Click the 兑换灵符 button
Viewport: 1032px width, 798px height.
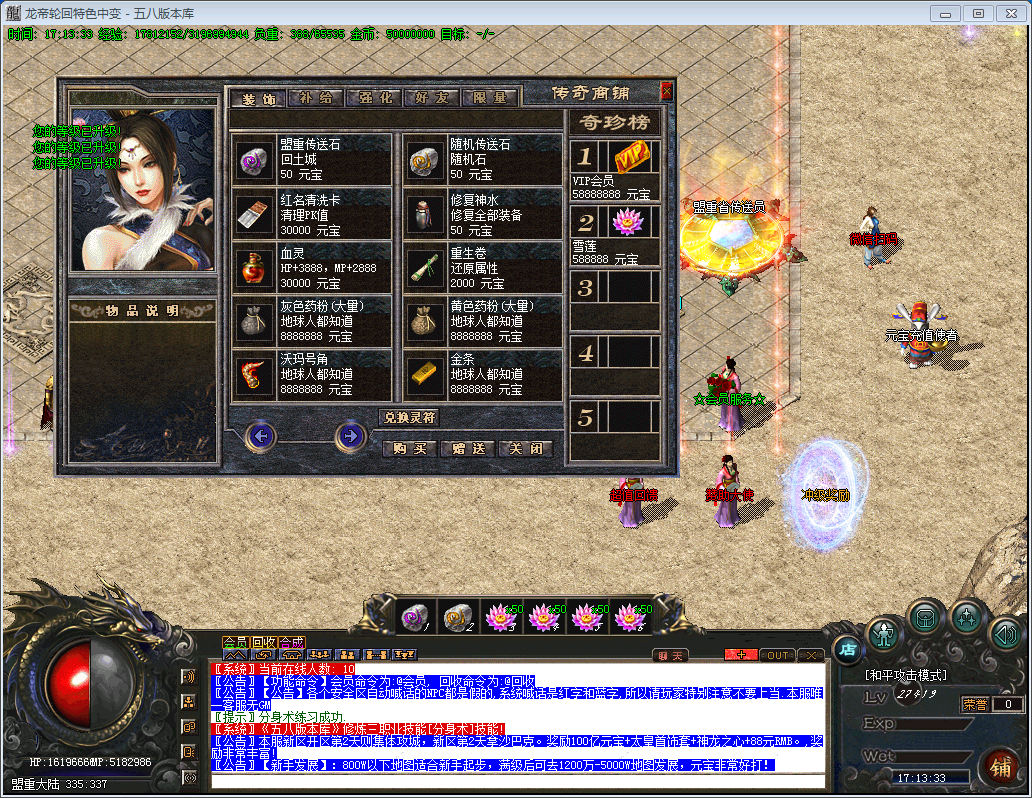click(x=408, y=417)
